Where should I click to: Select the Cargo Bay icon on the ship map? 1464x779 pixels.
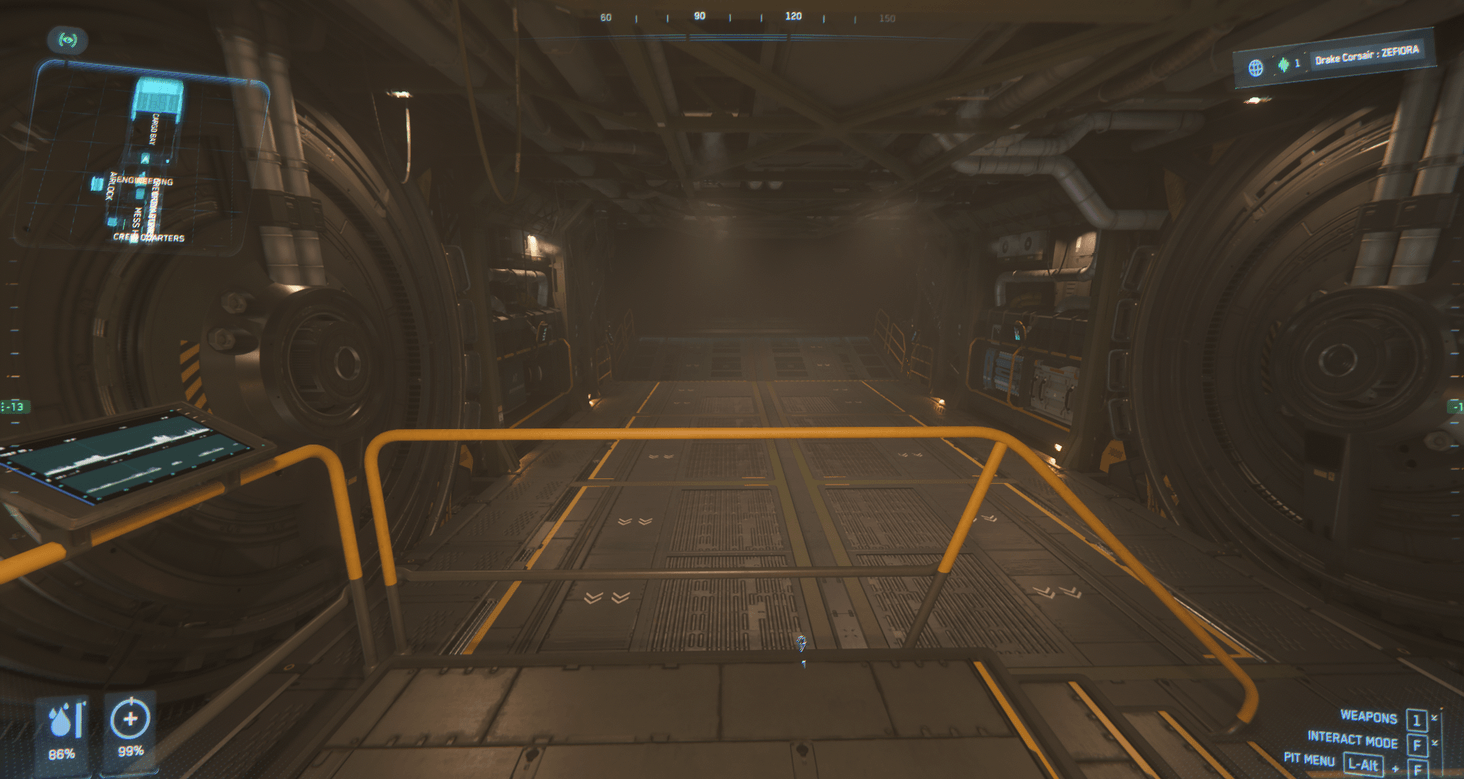click(x=158, y=95)
